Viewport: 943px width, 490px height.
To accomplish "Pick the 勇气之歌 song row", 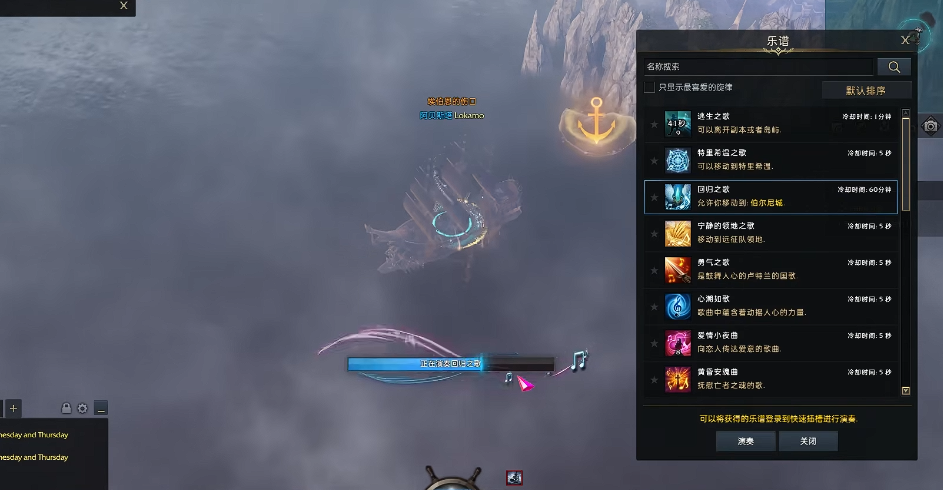I will [x=770, y=269].
